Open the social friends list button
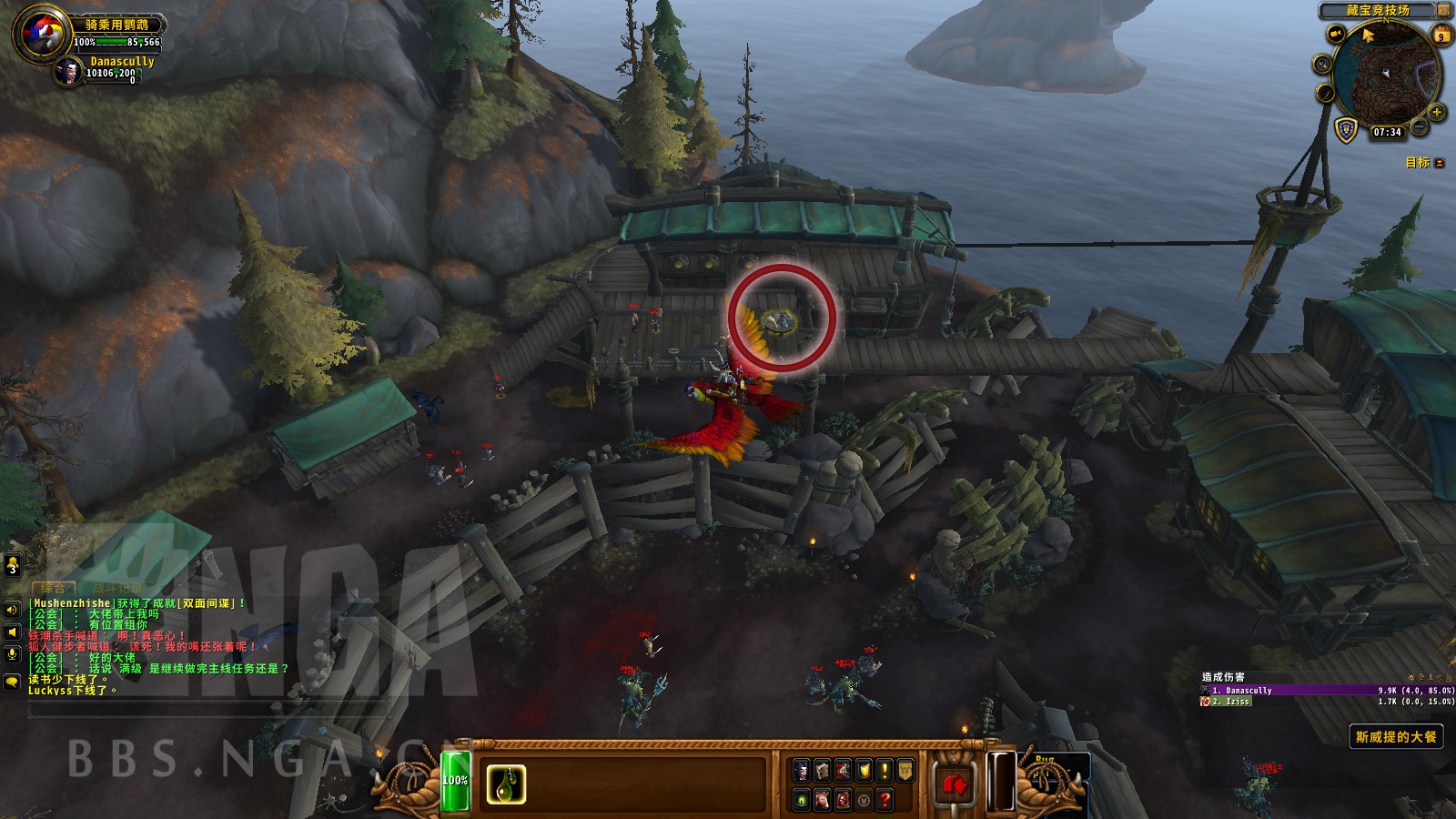 coord(13,566)
